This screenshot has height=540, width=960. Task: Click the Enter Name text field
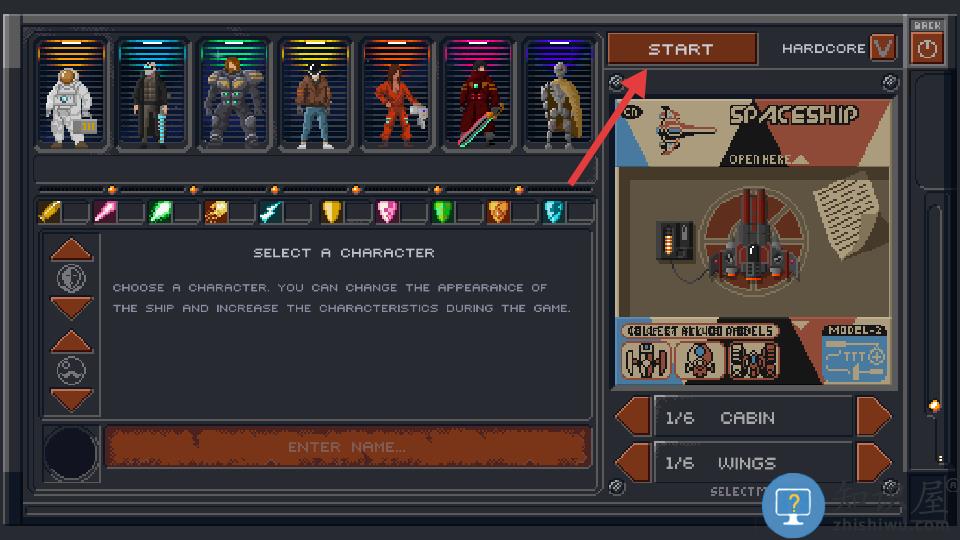[348, 447]
